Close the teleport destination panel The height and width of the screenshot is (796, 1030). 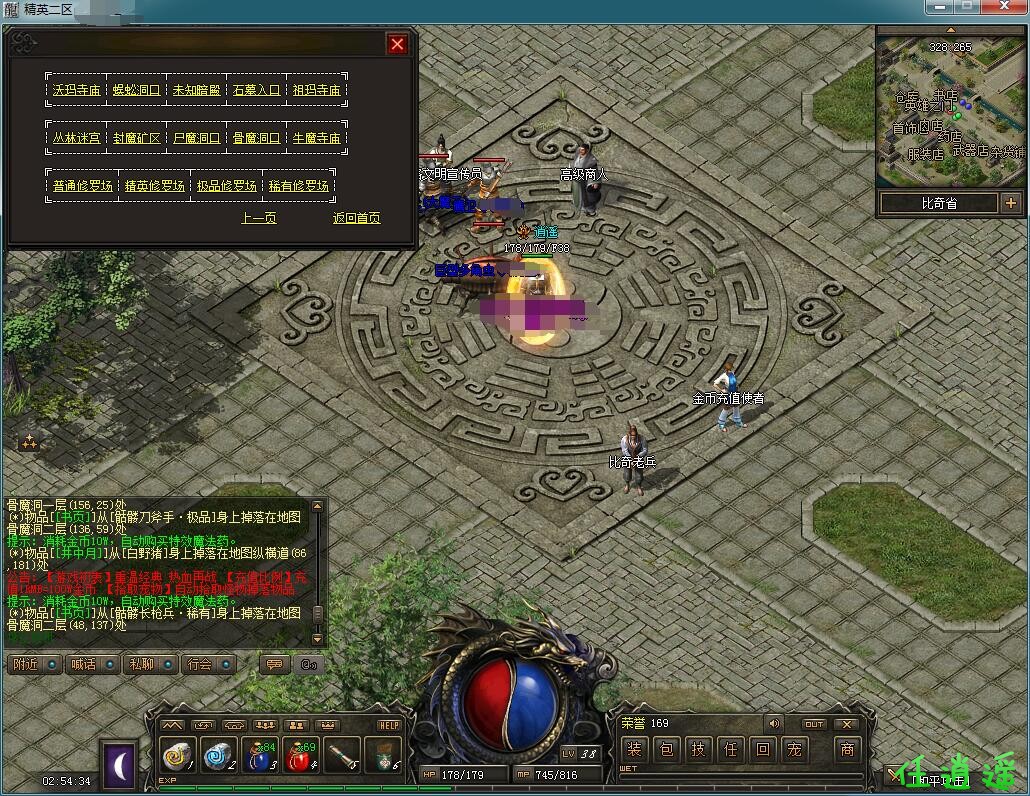click(397, 45)
